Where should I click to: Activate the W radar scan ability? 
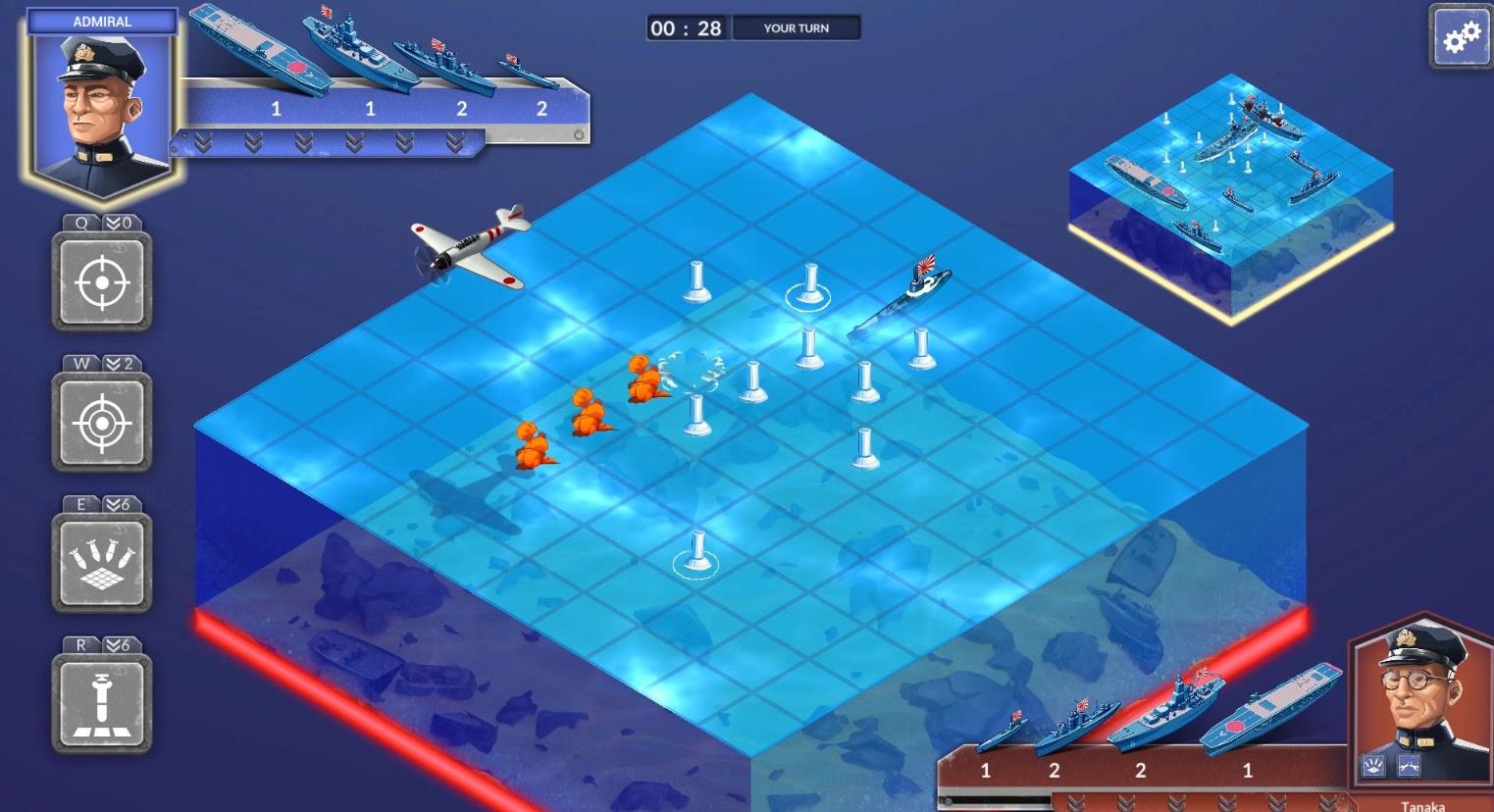101,422
